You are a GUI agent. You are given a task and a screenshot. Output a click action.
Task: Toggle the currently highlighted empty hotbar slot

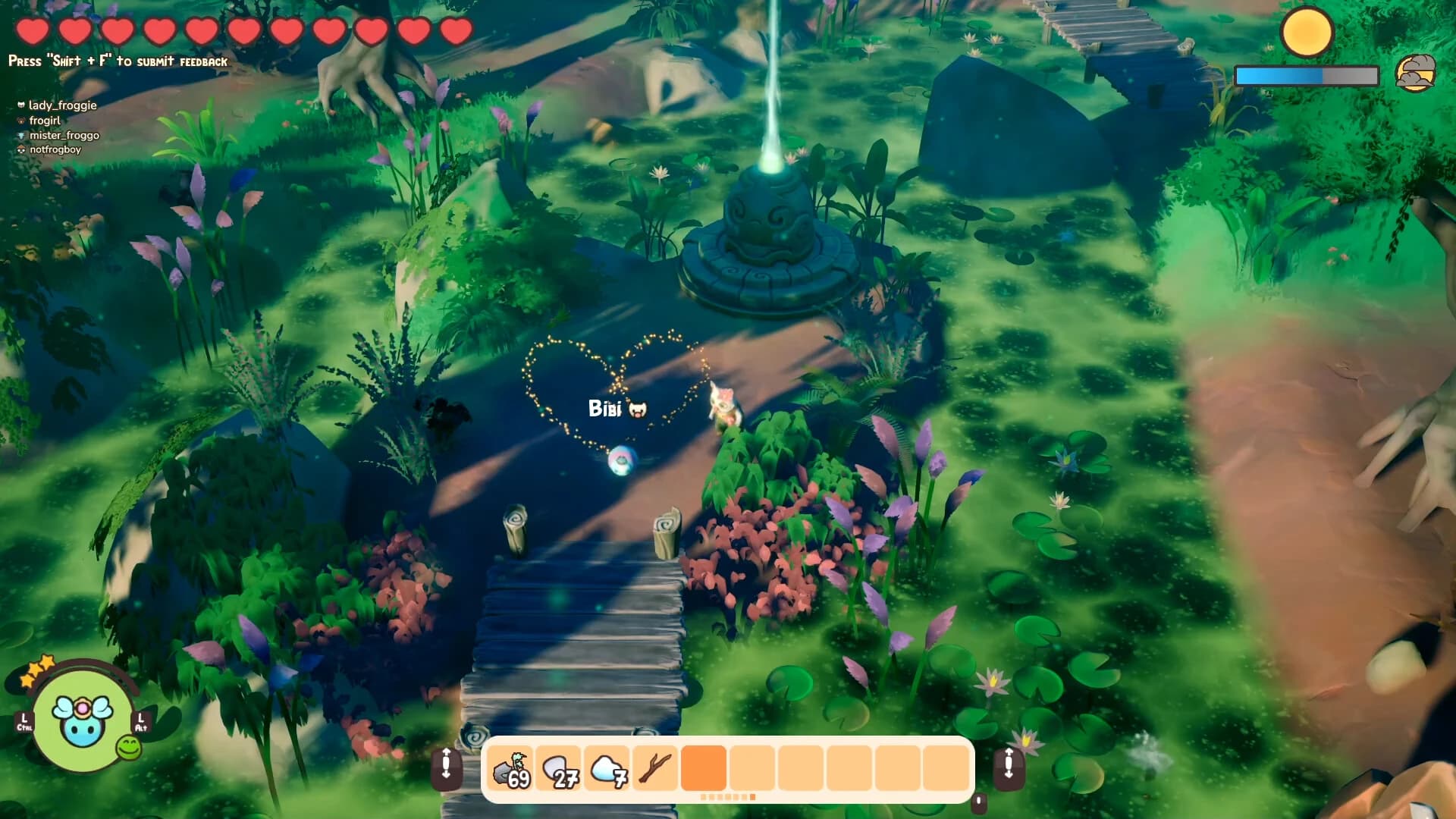704,768
